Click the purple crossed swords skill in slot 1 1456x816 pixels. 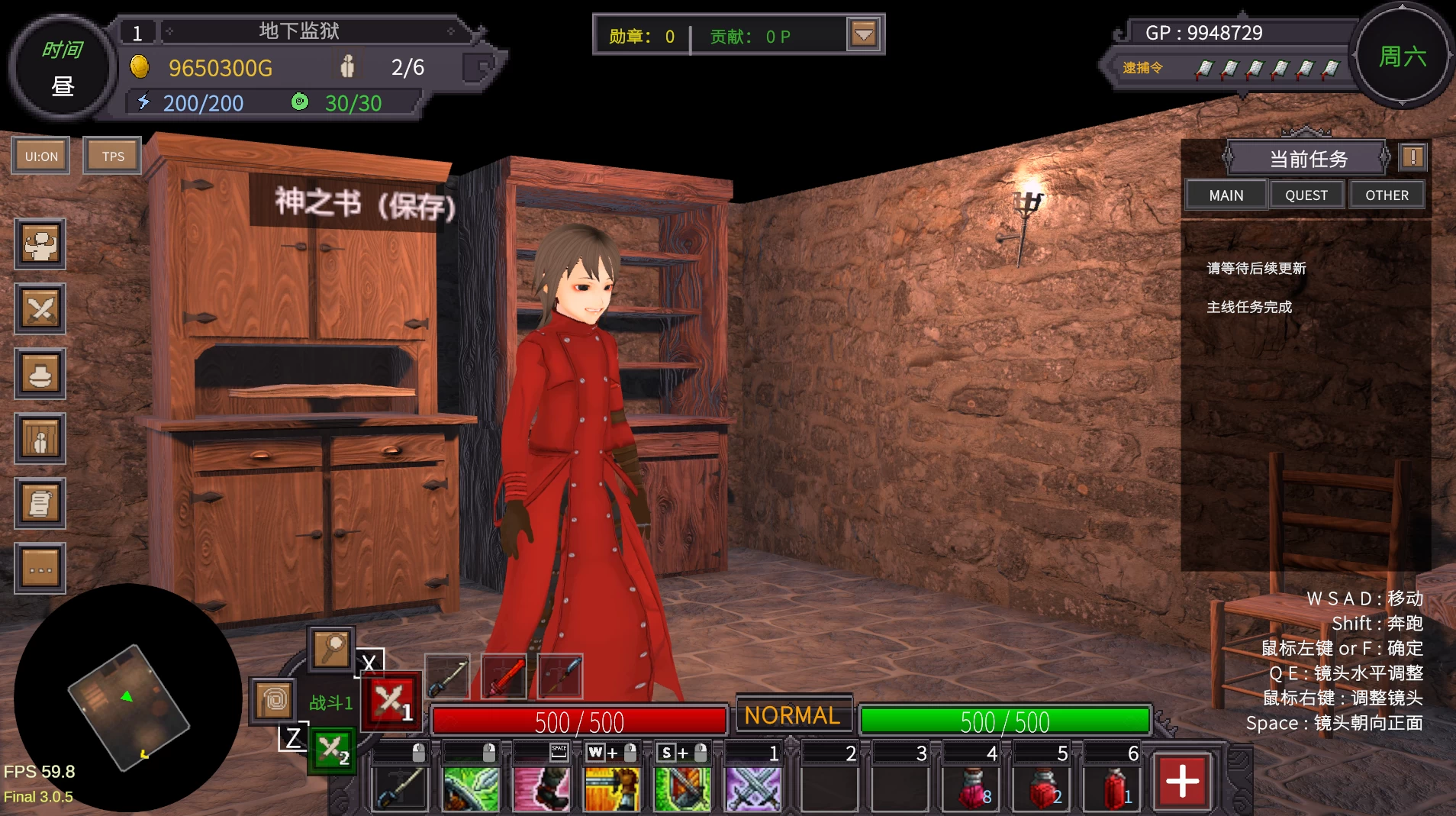click(752, 789)
